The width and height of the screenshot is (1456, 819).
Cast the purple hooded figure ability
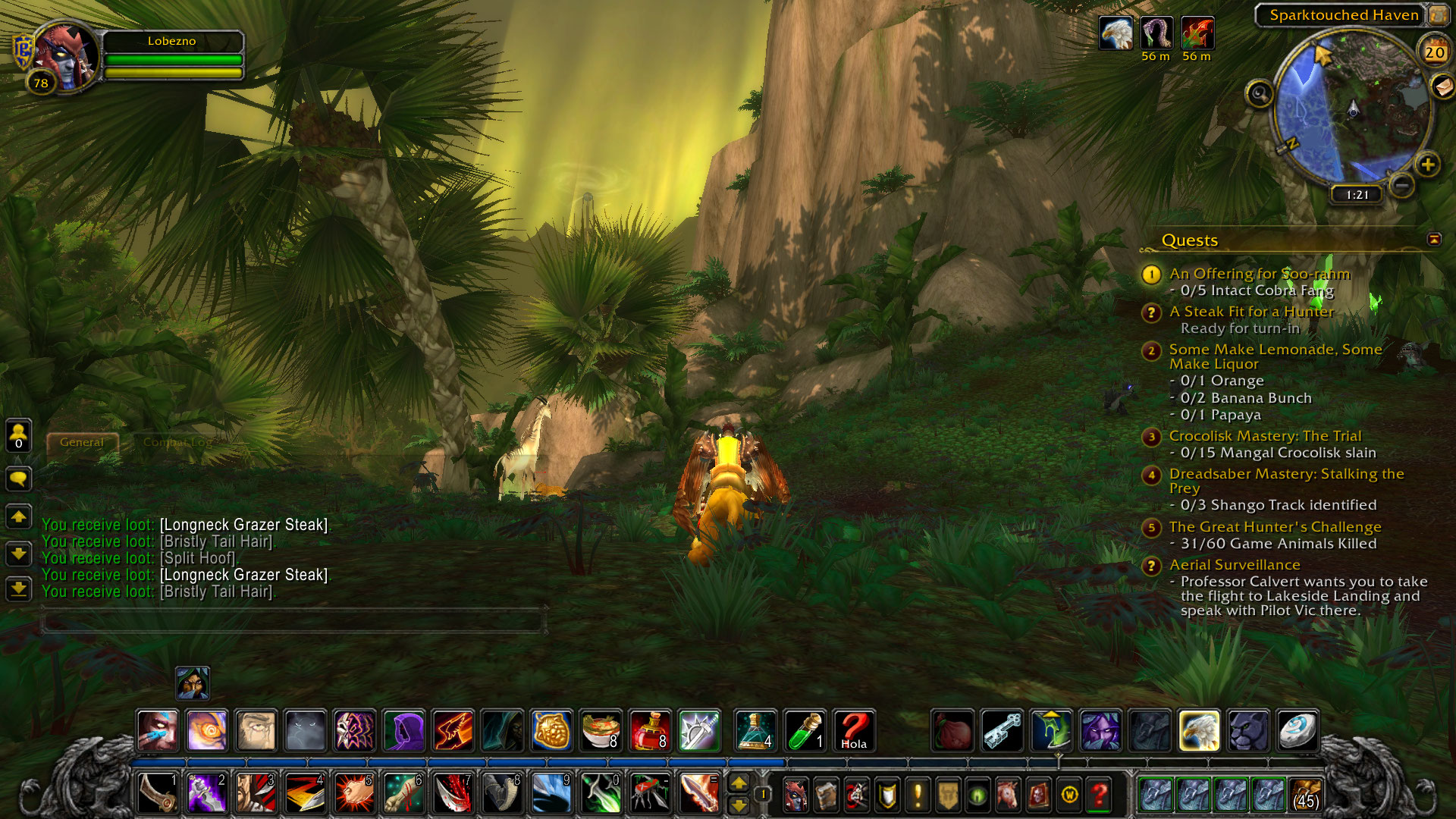(404, 731)
